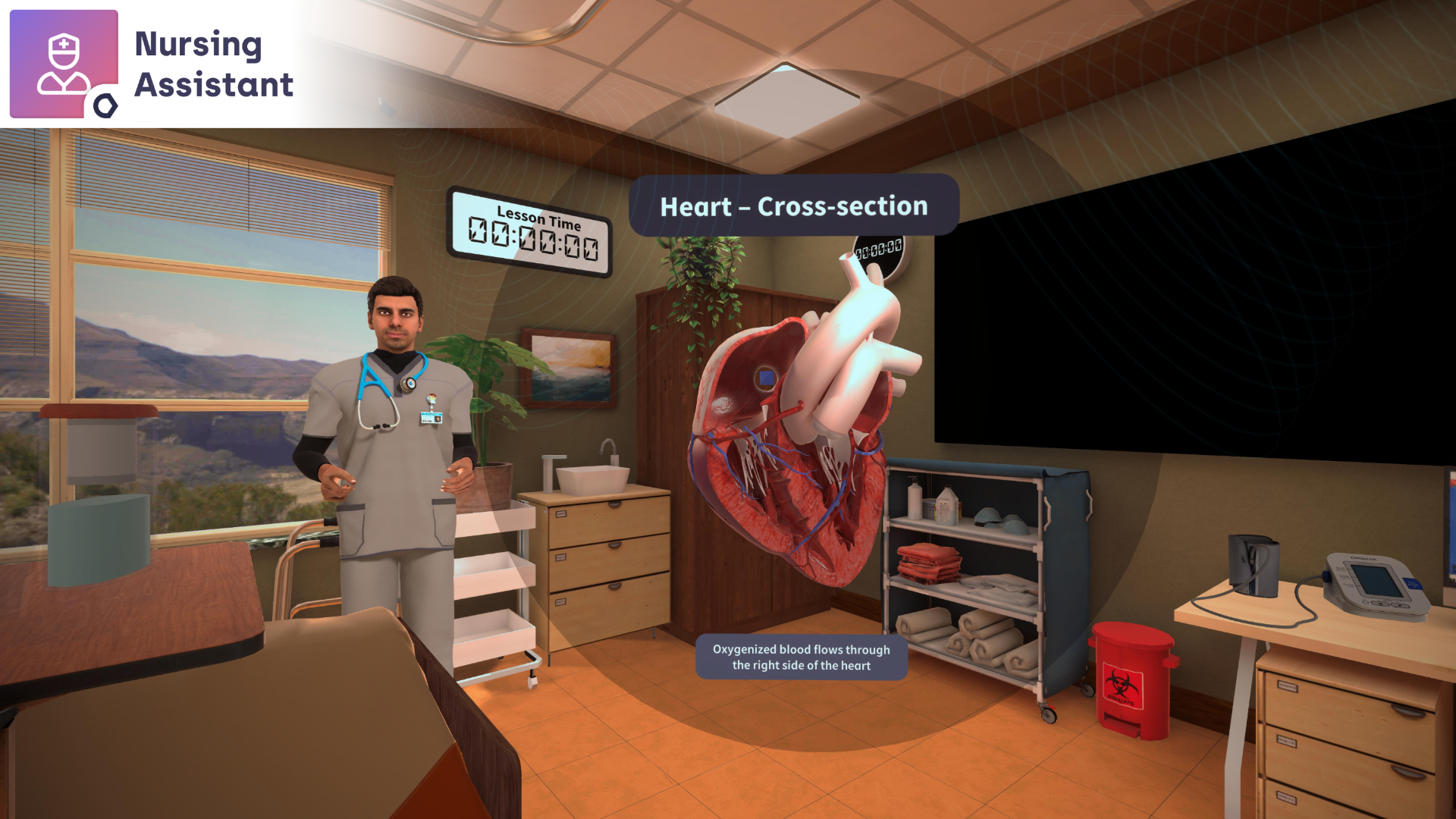Select the white lotion bottle on the shelf

914,500
